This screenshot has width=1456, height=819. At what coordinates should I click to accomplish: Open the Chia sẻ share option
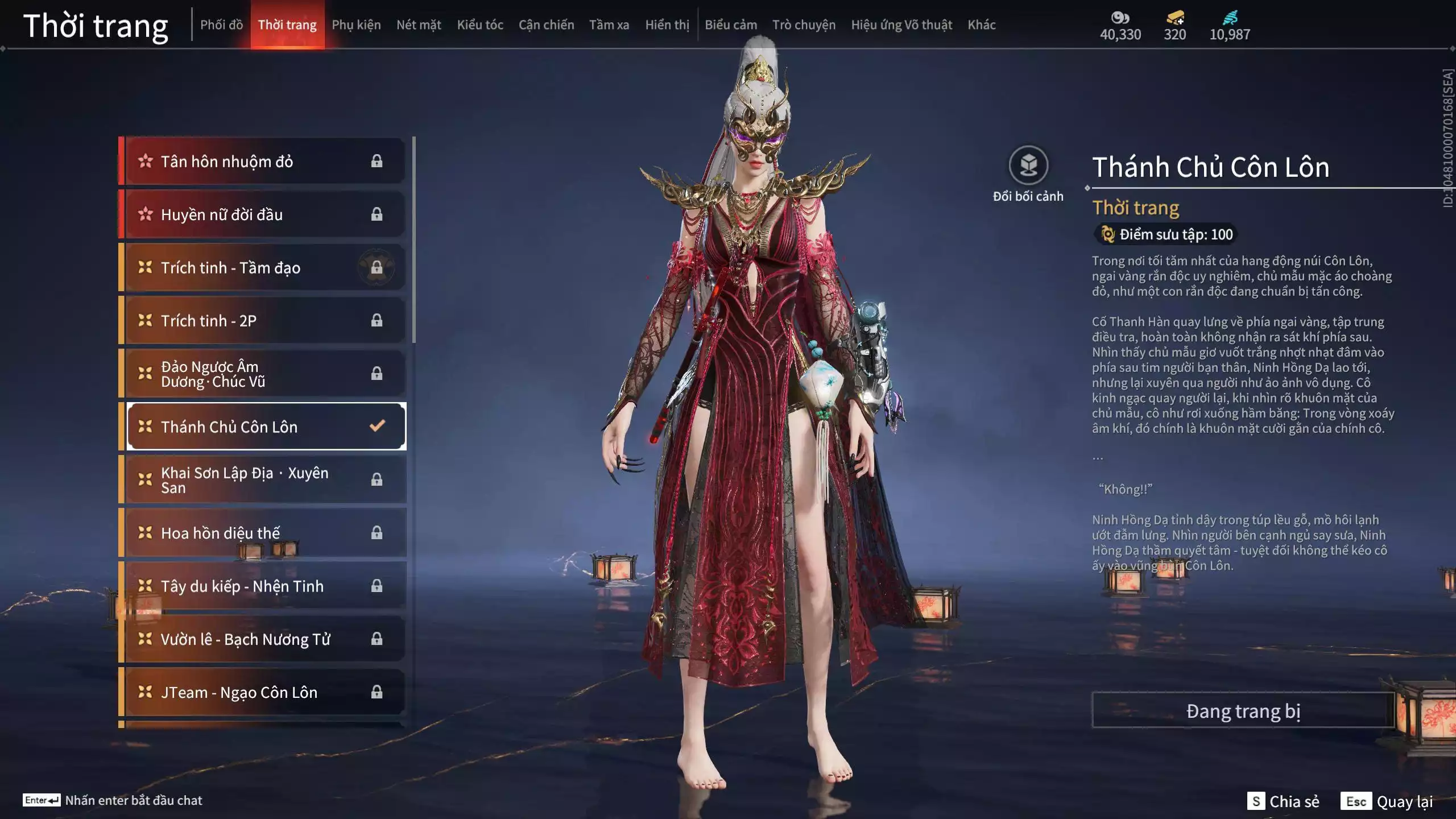tap(1284, 801)
